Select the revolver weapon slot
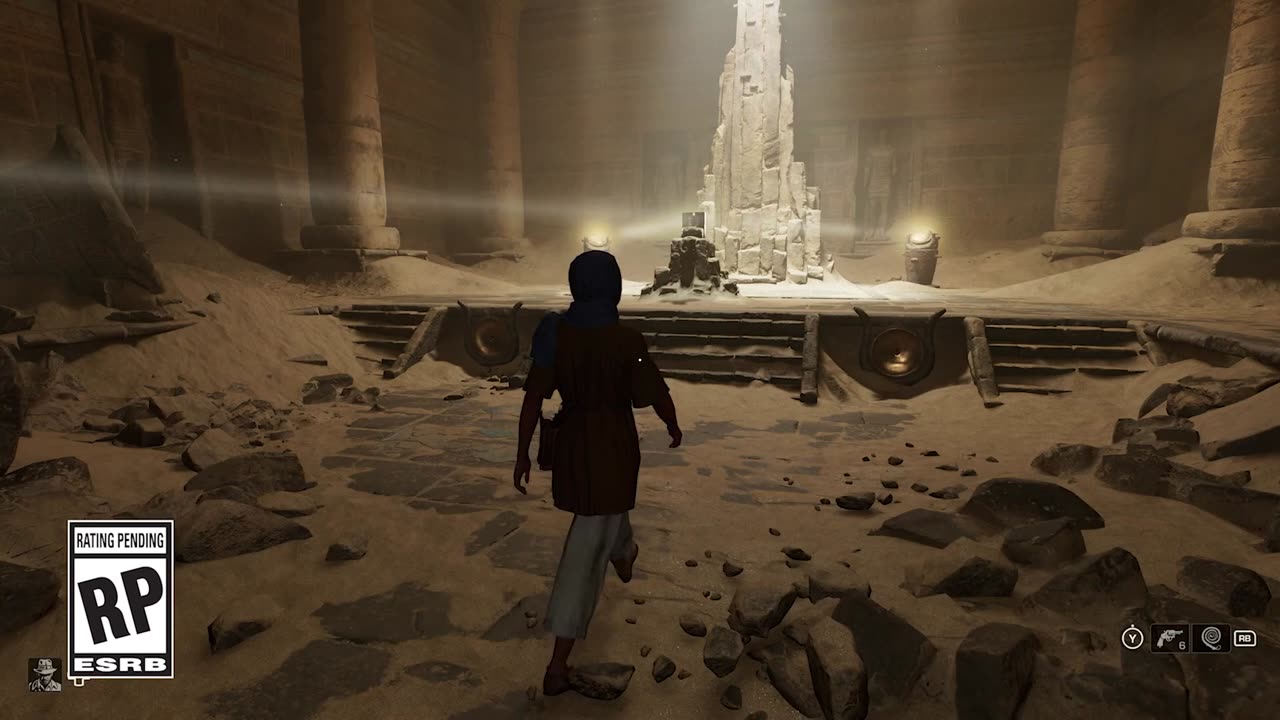1280x720 pixels. [1169, 638]
